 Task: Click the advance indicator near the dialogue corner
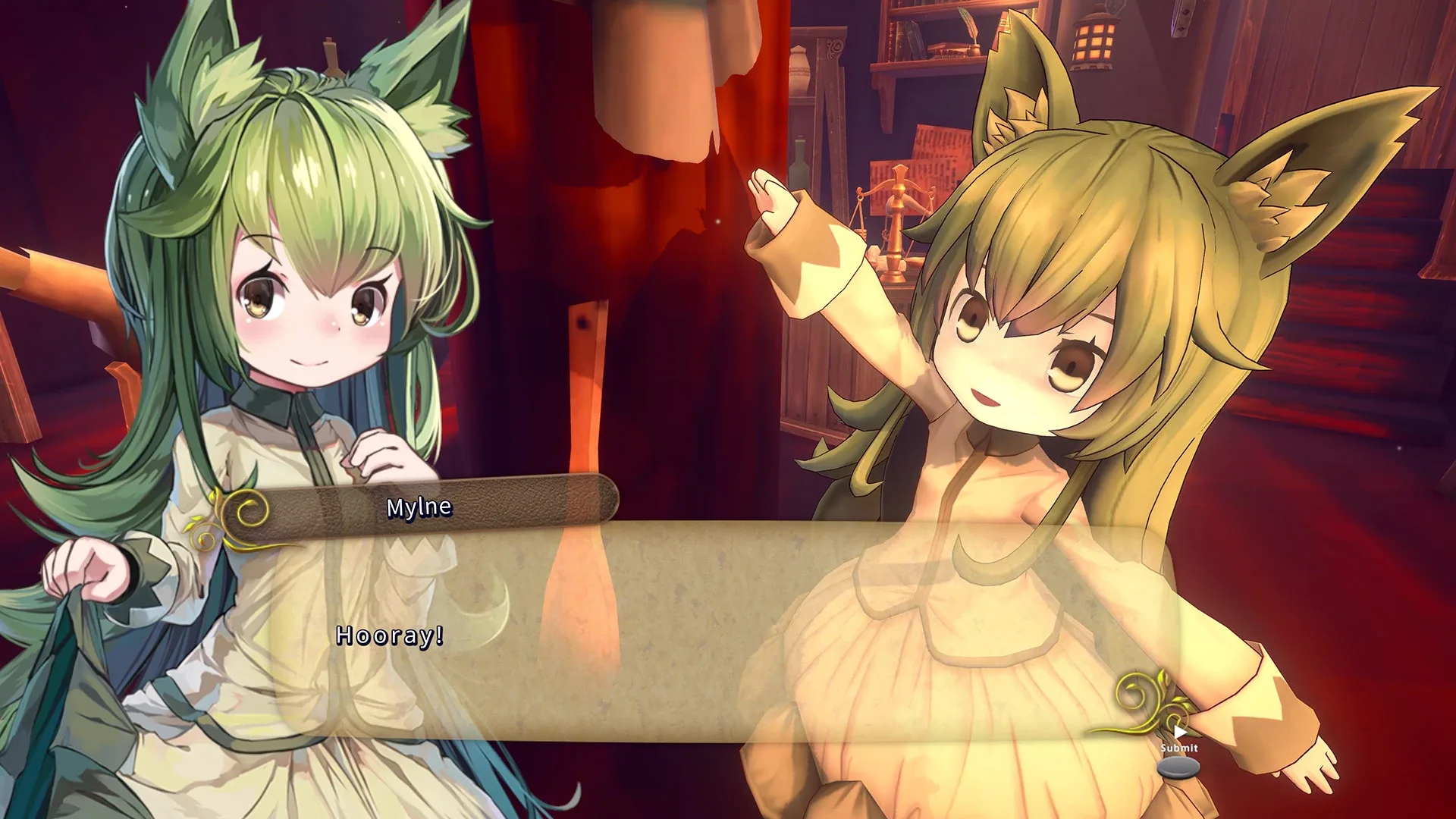pos(1180,731)
